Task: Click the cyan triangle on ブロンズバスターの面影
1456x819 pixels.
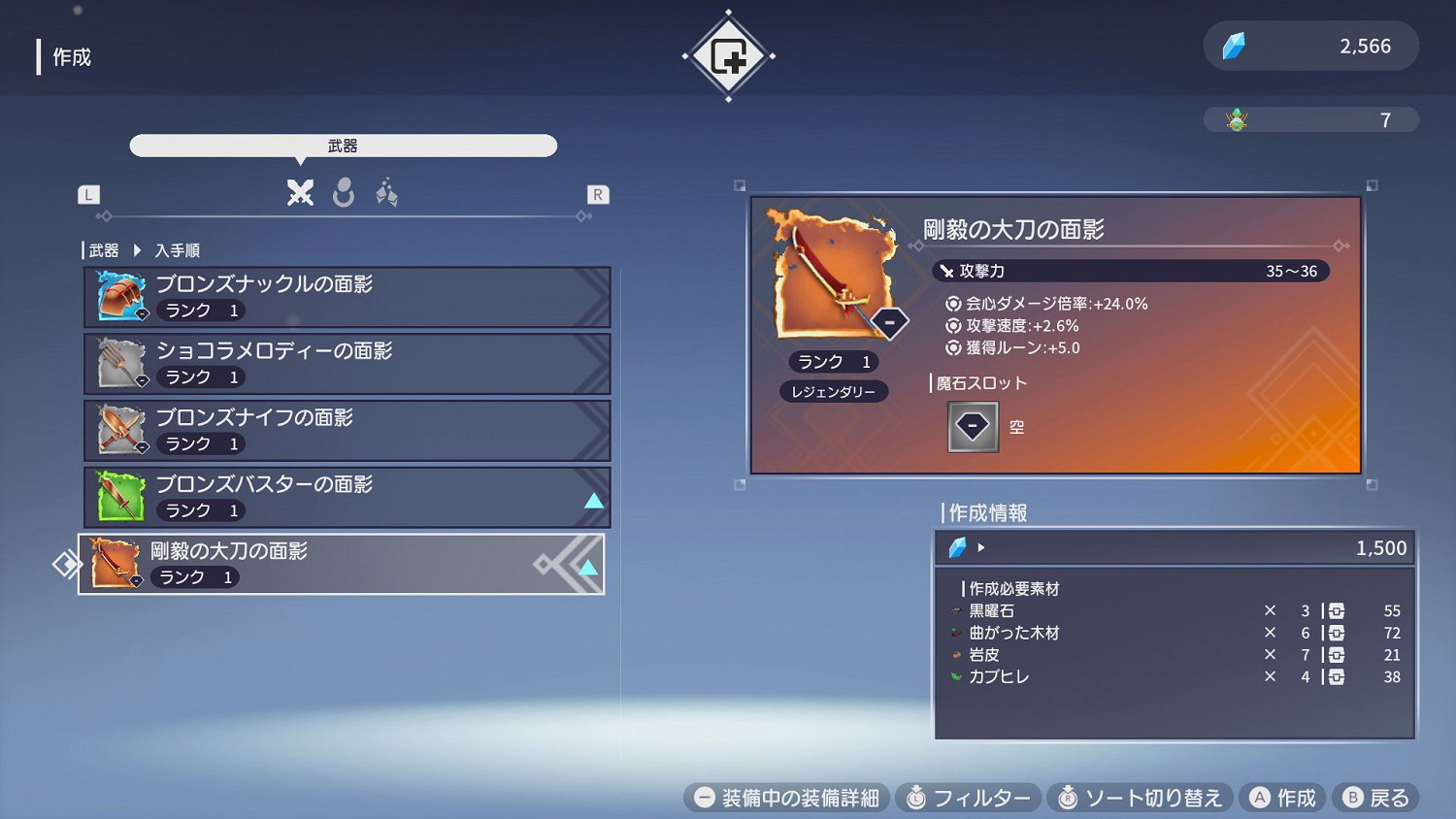Action: click(594, 502)
